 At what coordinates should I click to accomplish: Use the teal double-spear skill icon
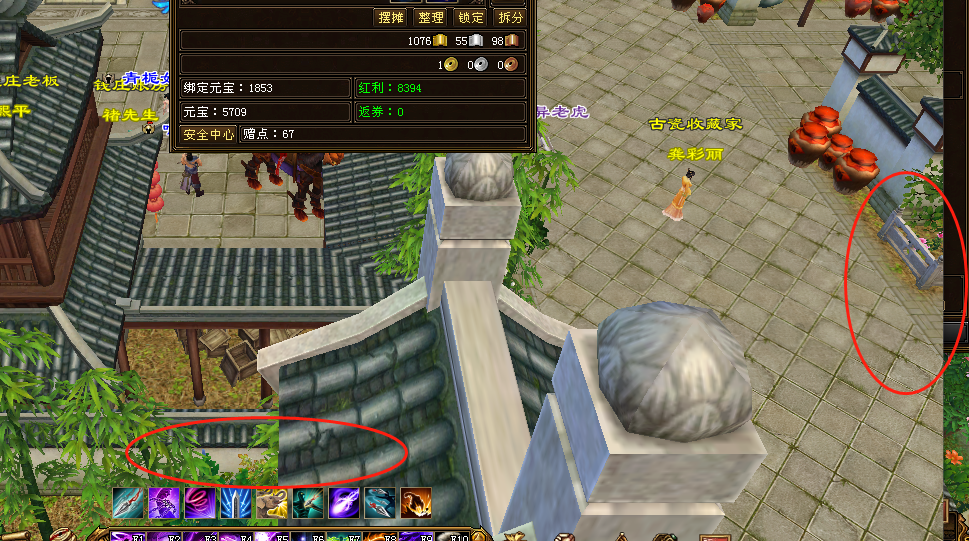[x=379, y=503]
